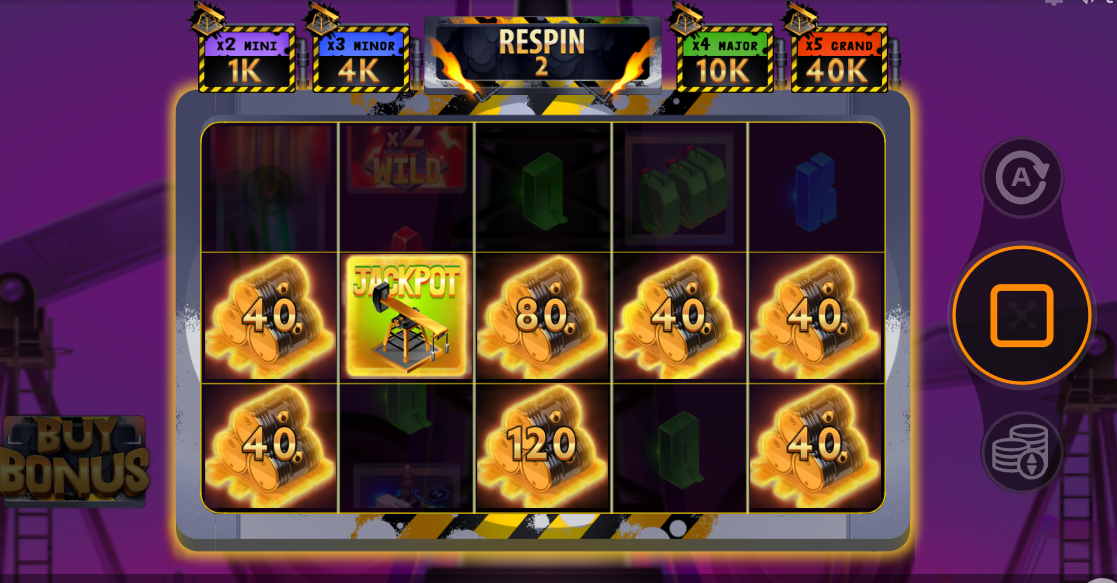Image resolution: width=1117 pixels, height=583 pixels.
Task: Open the autoplay settings
Action: (1021, 179)
